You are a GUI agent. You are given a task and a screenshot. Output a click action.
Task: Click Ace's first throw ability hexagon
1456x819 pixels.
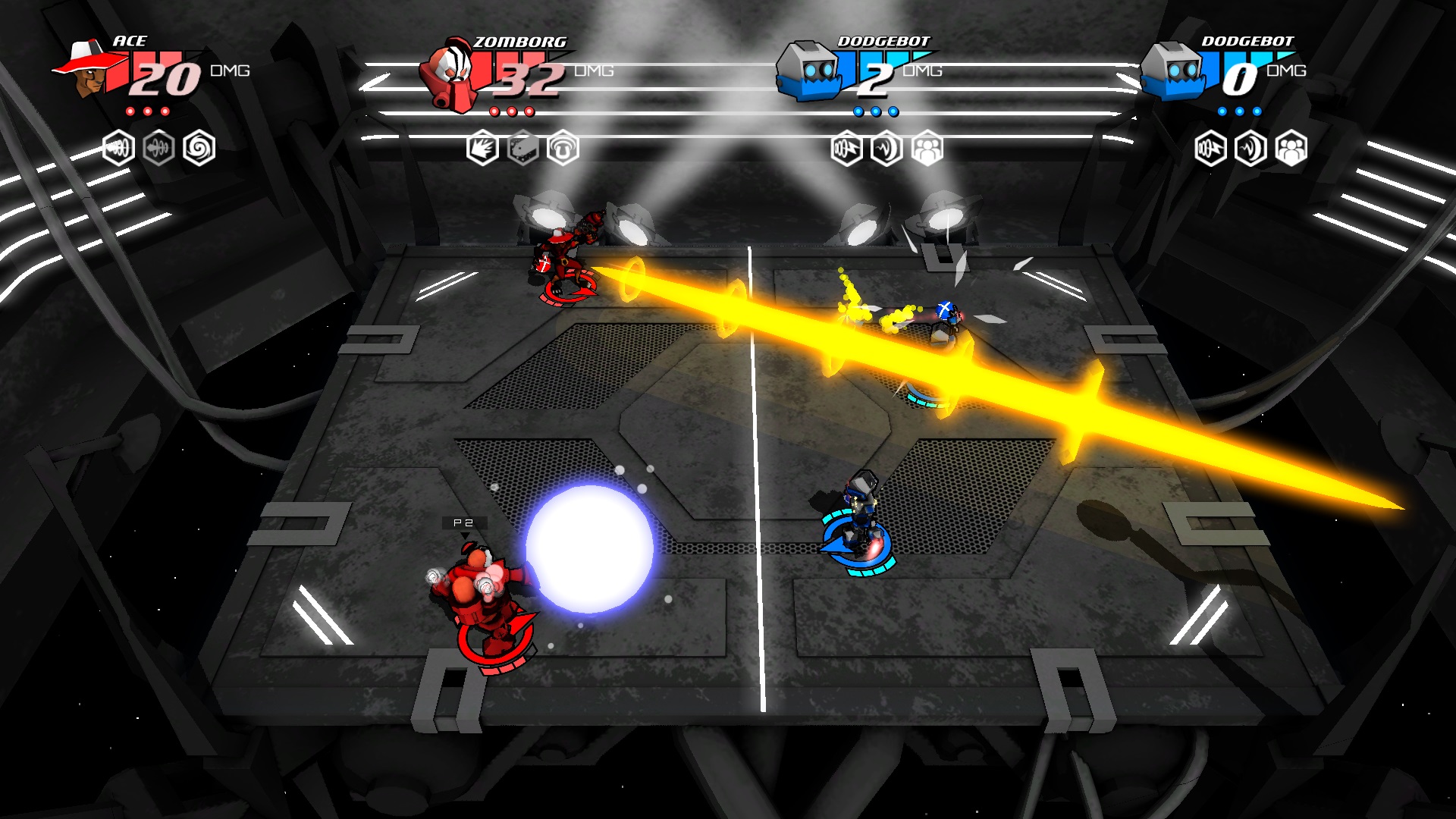point(119,148)
